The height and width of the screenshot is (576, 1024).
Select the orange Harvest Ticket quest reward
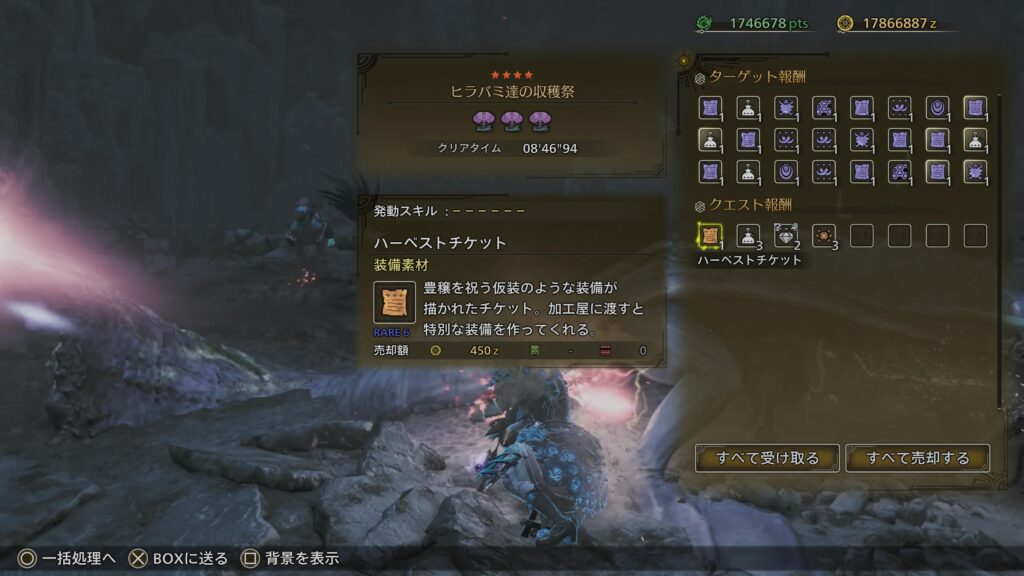(x=711, y=236)
